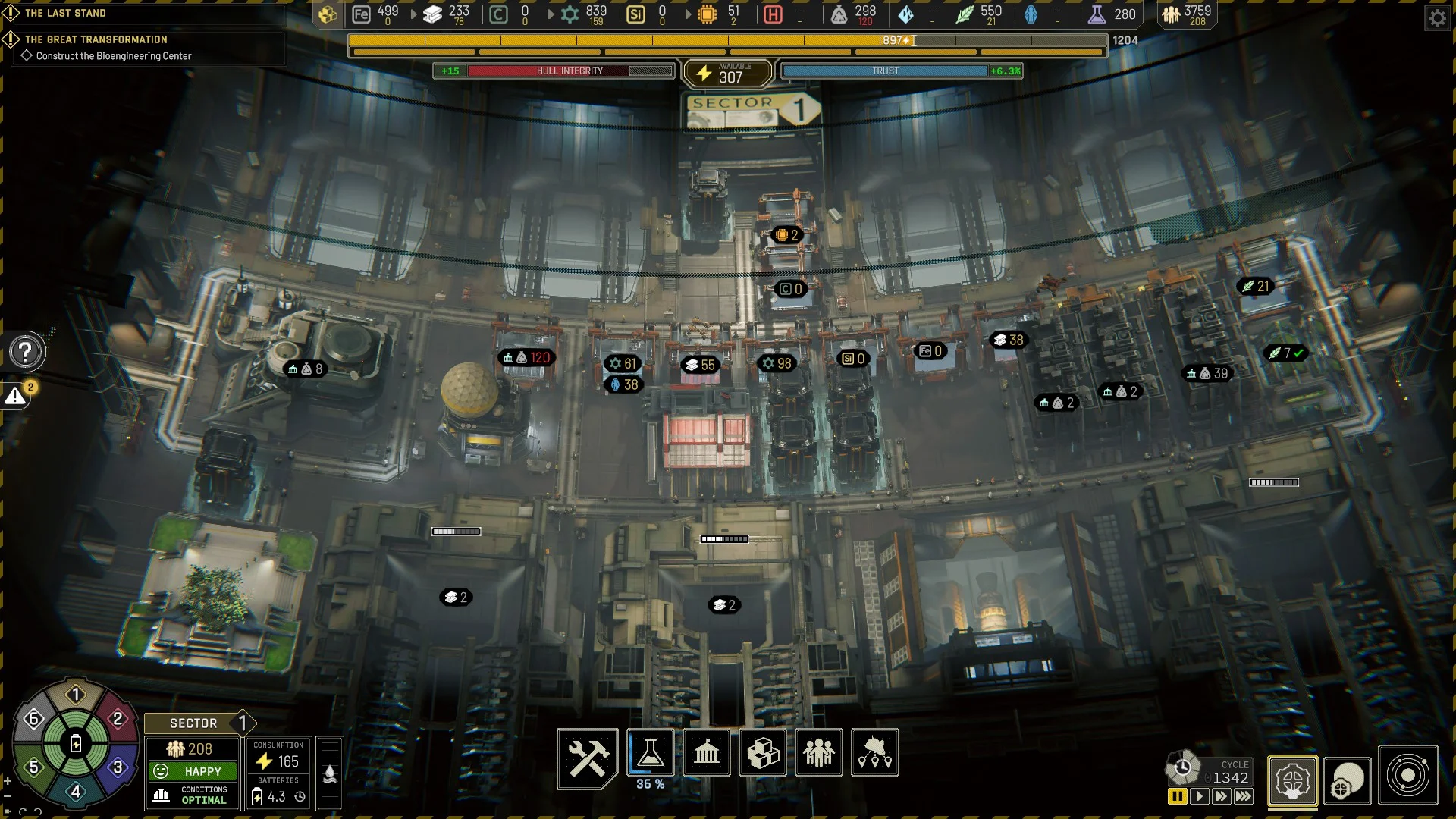Set game speed to triple fast-forward
Image resolution: width=1456 pixels, height=819 pixels.
1244,796
